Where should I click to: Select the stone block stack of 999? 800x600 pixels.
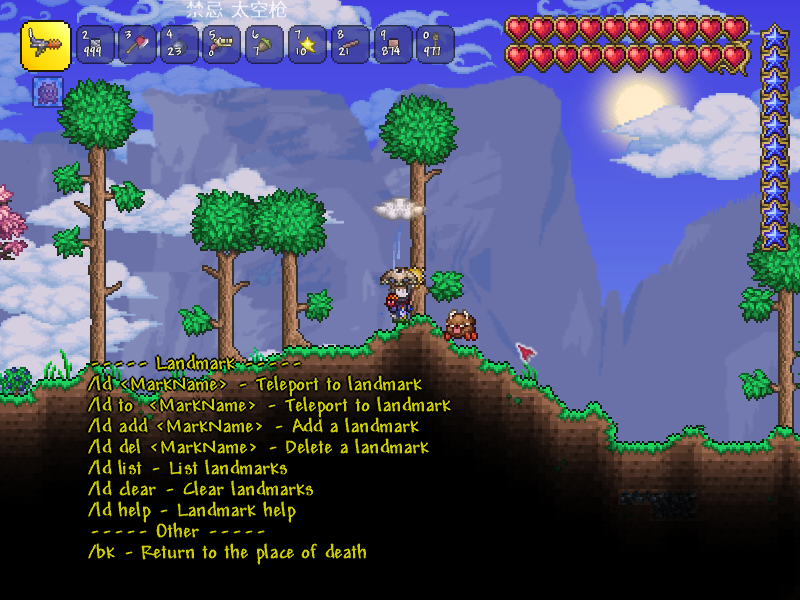click(95, 45)
